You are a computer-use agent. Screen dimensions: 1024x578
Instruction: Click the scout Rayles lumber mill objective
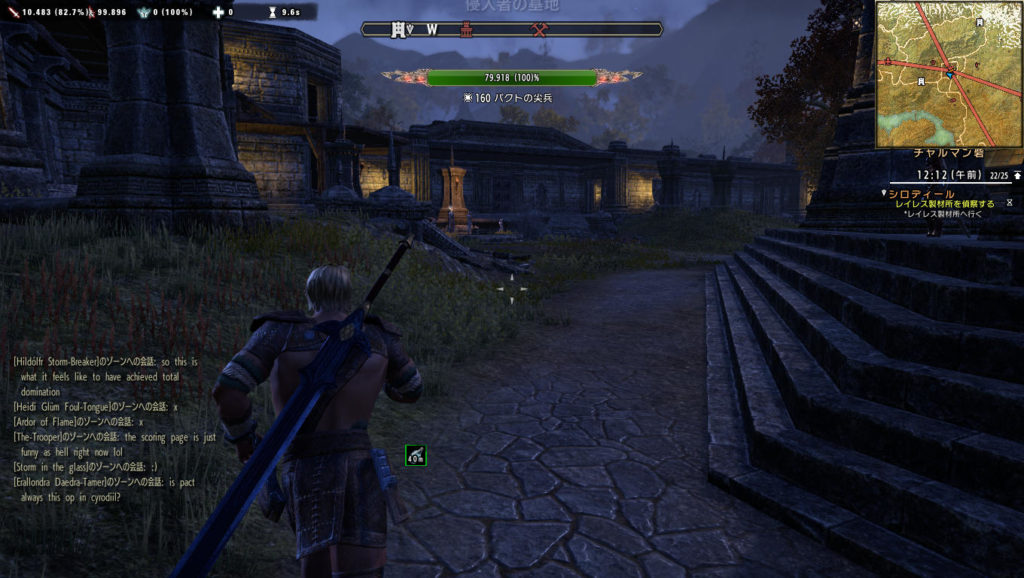click(x=944, y=204)
